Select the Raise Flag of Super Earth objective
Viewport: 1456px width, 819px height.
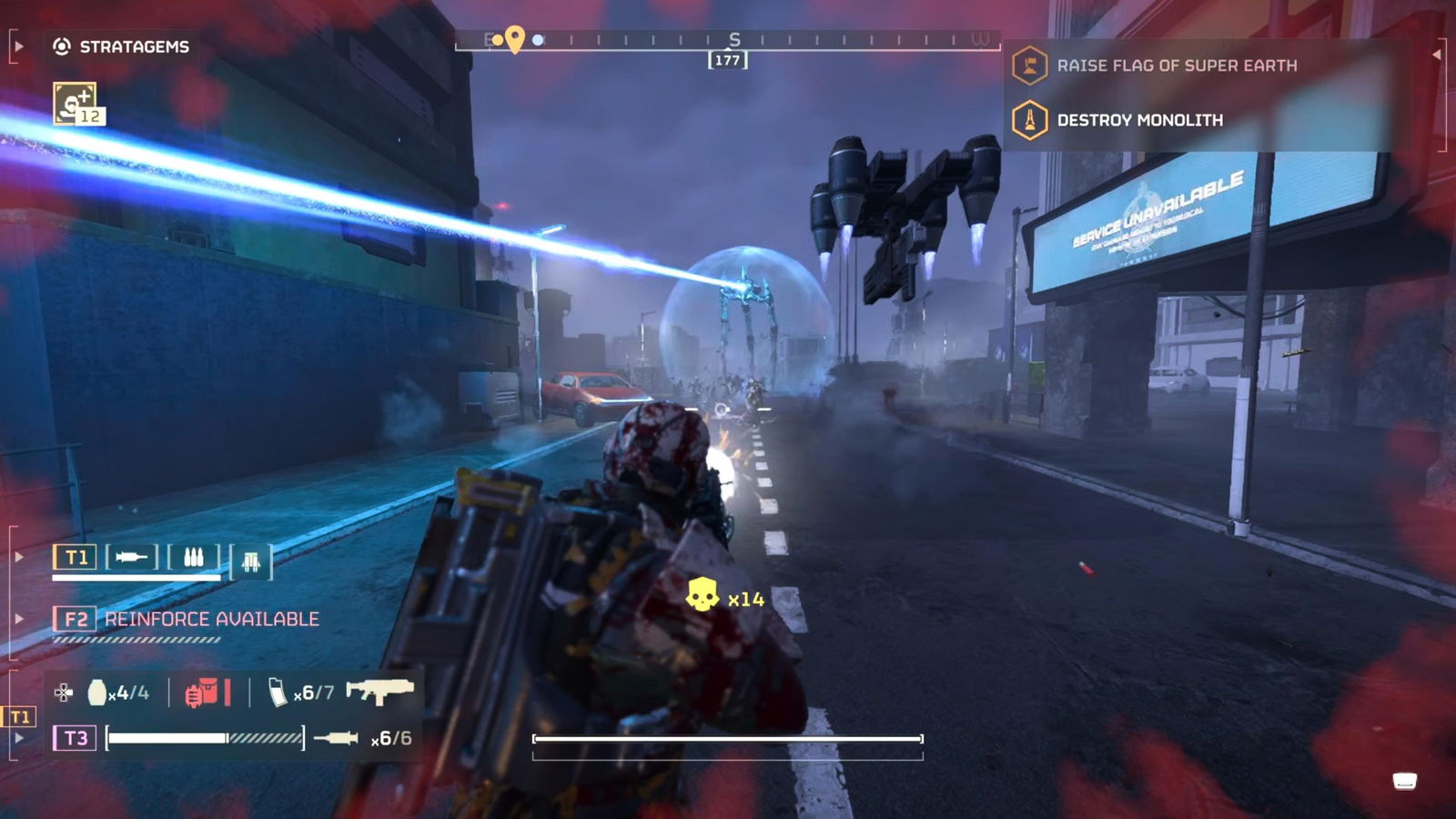tap(1176, 66)
